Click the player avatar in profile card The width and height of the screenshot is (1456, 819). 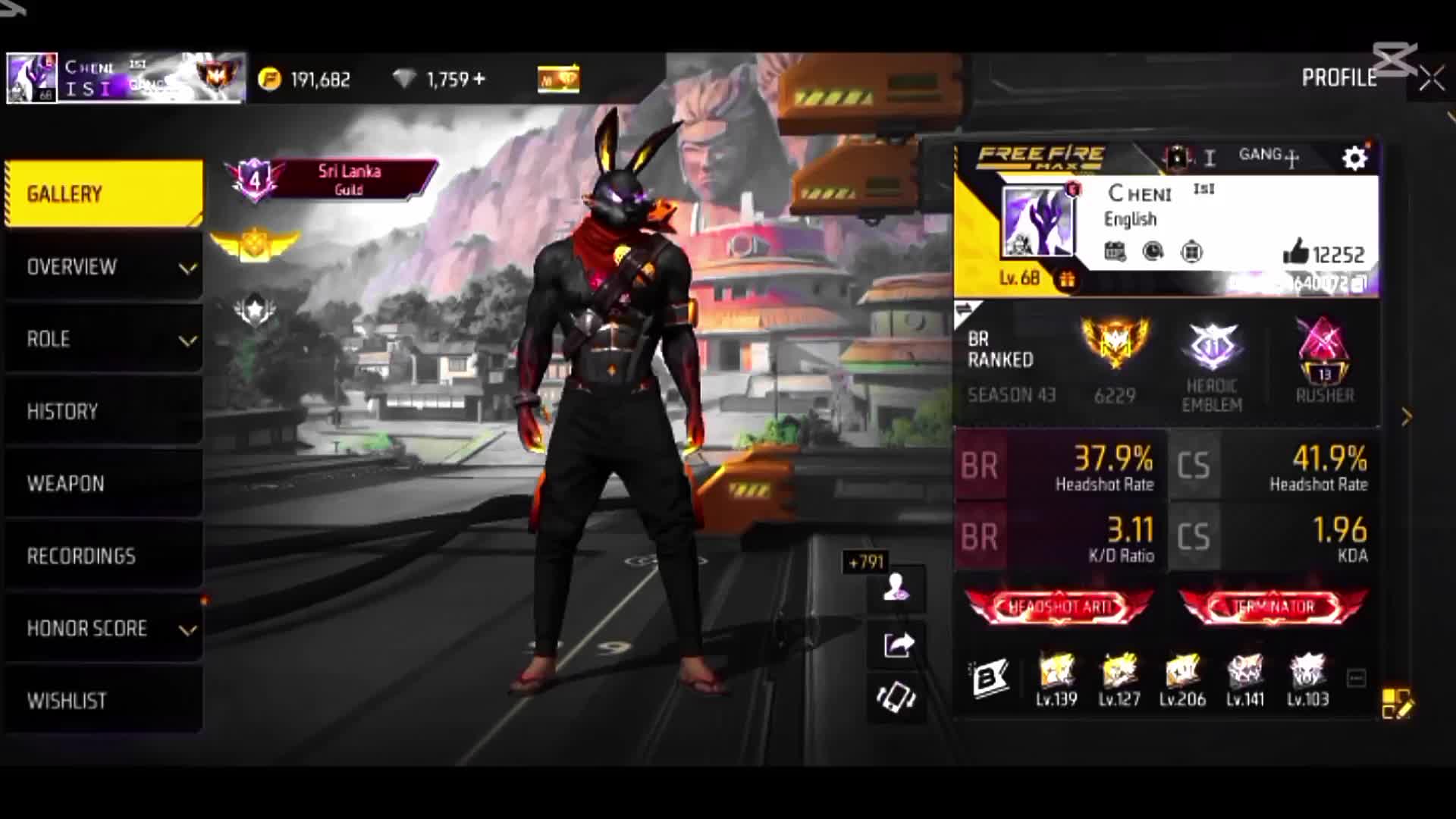click(1038, 221)
